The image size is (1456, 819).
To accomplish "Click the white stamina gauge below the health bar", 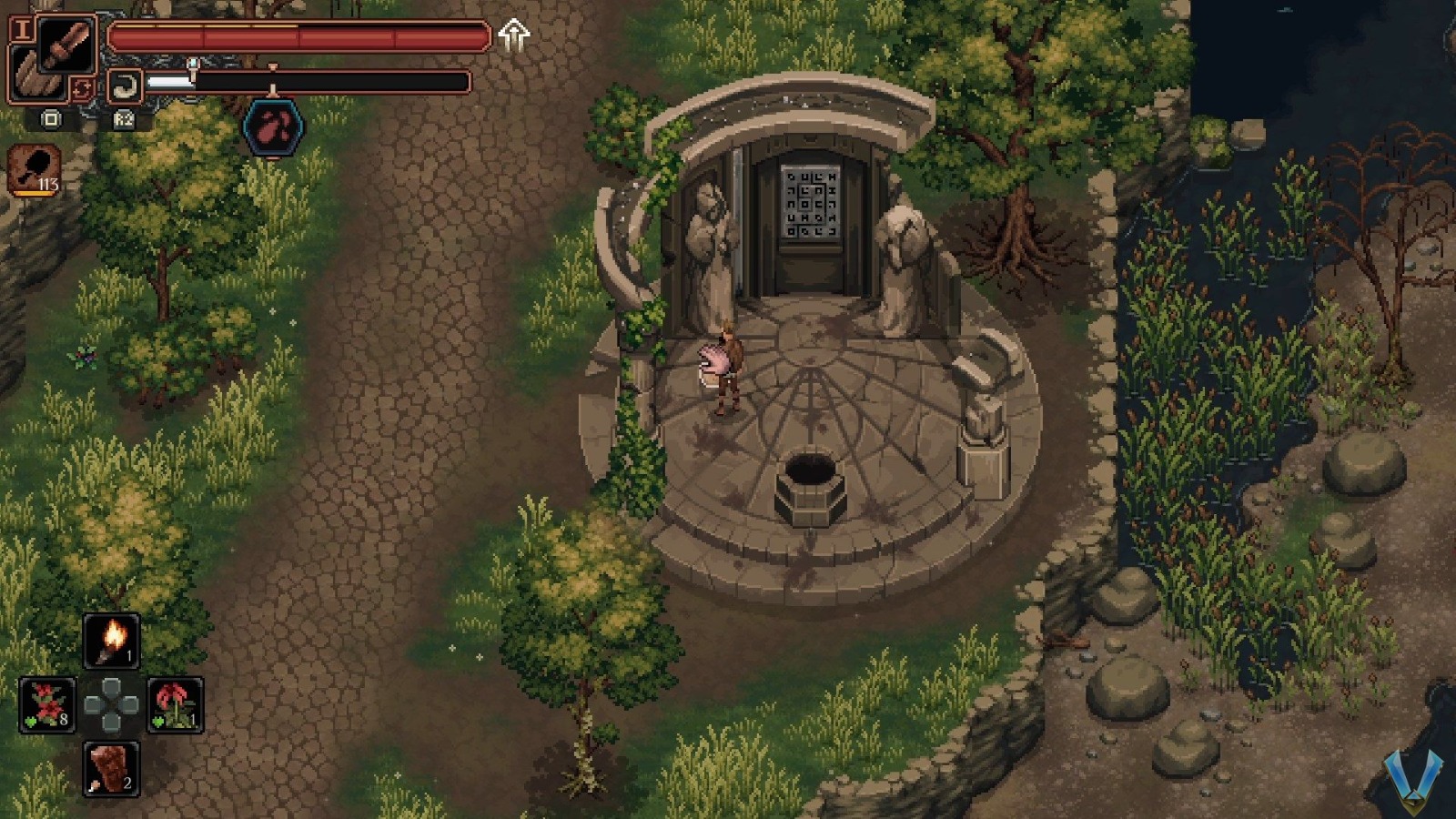I will [x=173, y=81].
